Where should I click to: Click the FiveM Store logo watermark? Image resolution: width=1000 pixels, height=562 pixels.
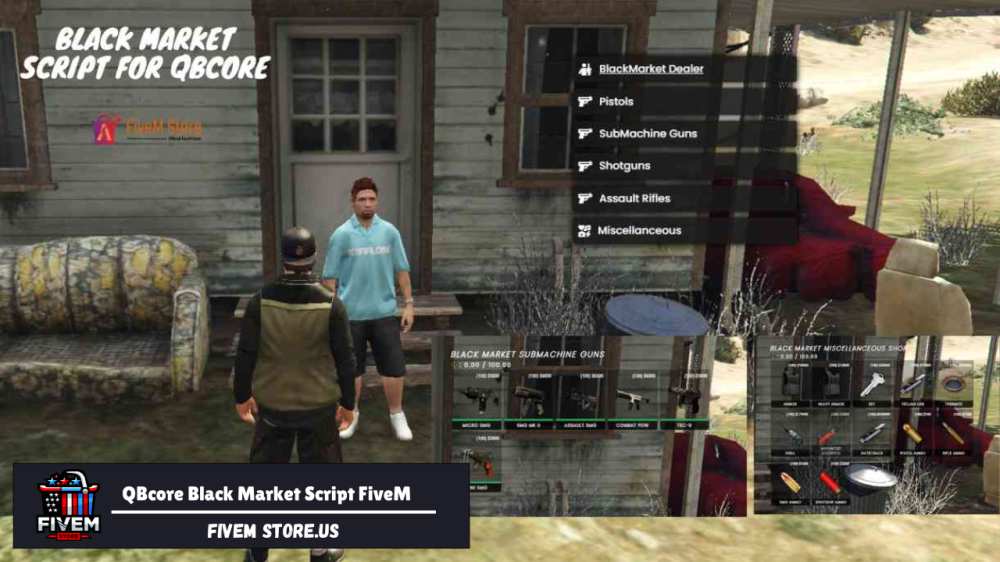pyautogui.click(x=148, y=129)
